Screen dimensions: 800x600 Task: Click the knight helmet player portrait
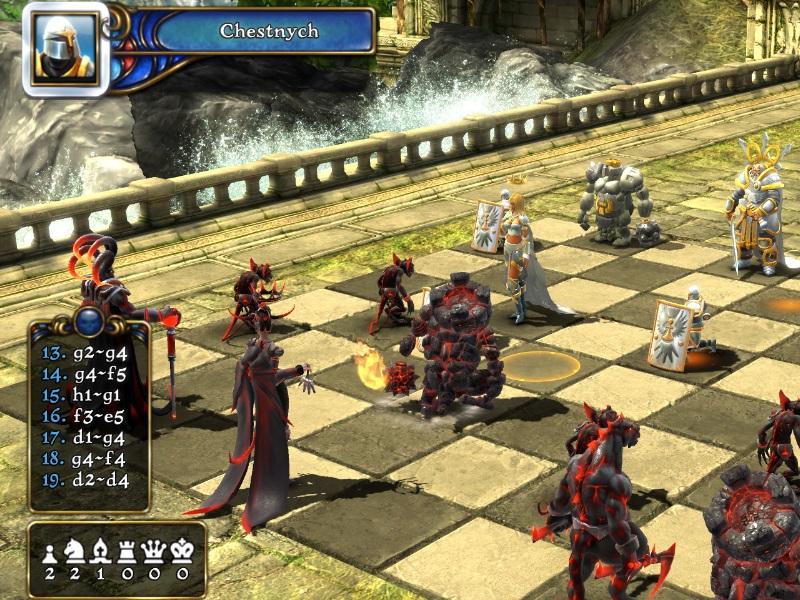(x=65, y=48)
